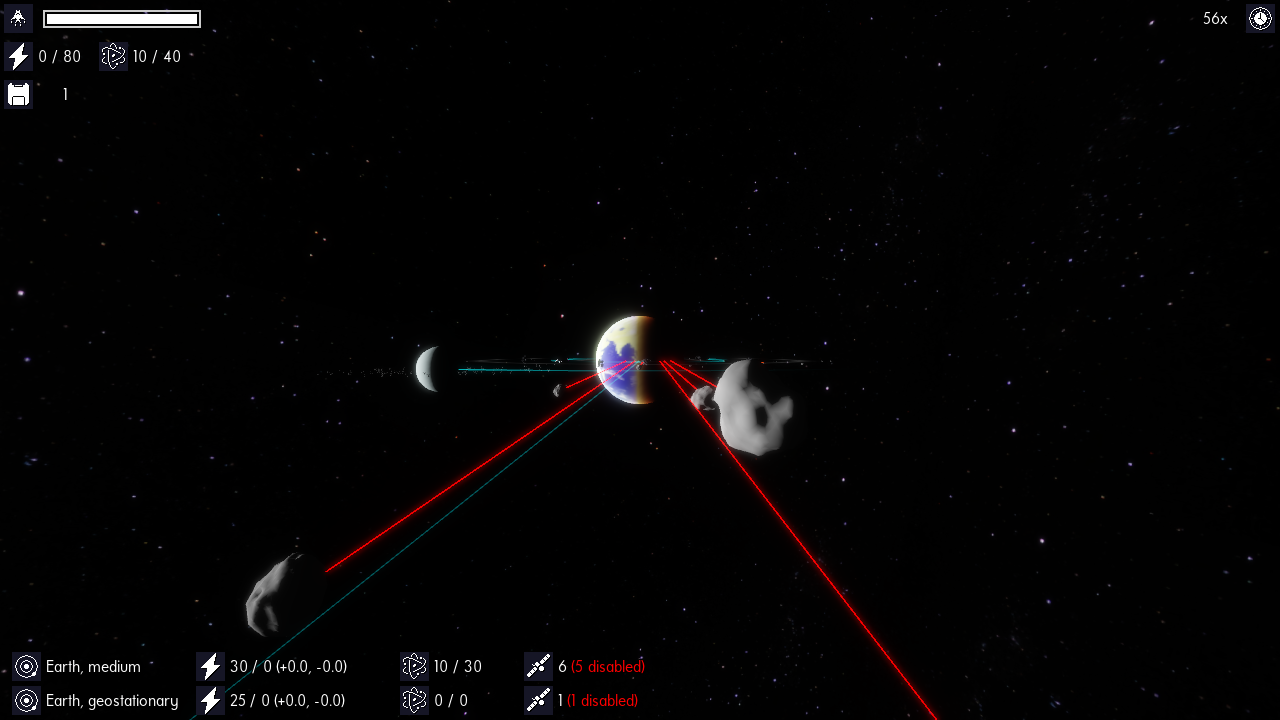Select the Earth, medium orbit row
Screen dimensions: 1280x720
[x=93, y=667]
